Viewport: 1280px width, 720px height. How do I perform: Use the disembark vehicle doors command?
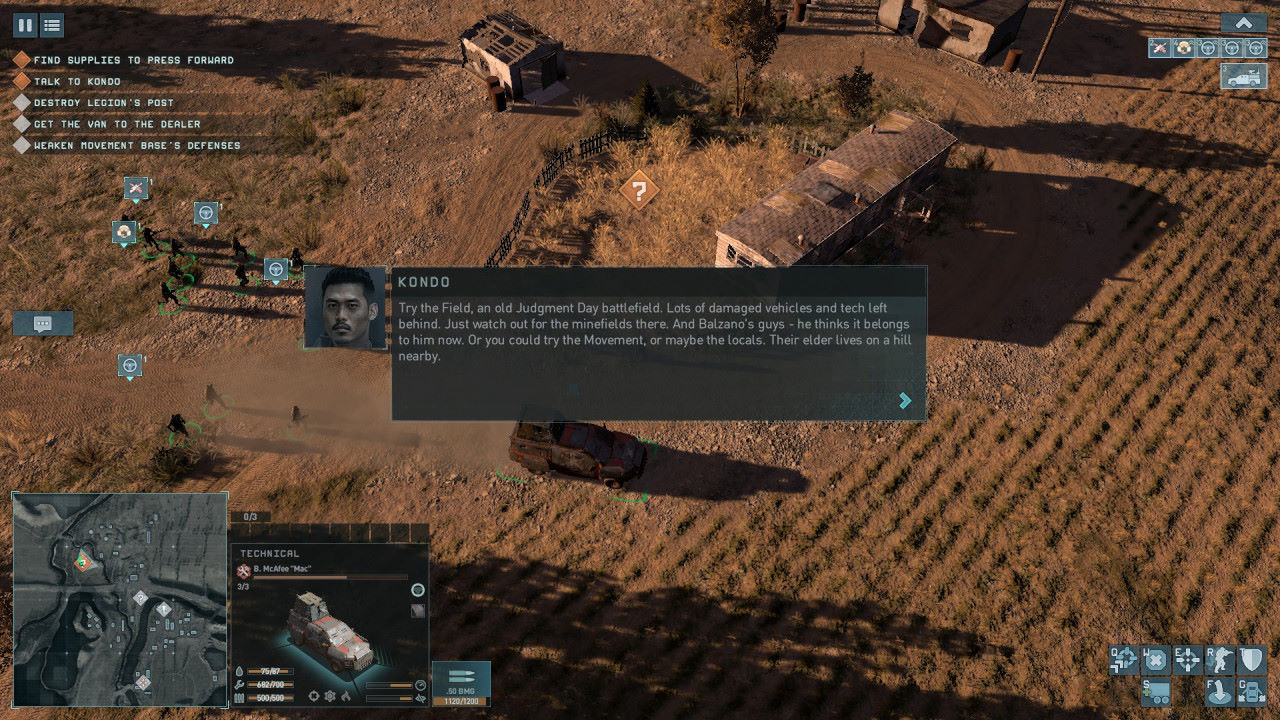pyautogui.click(x=1251, y=691)
